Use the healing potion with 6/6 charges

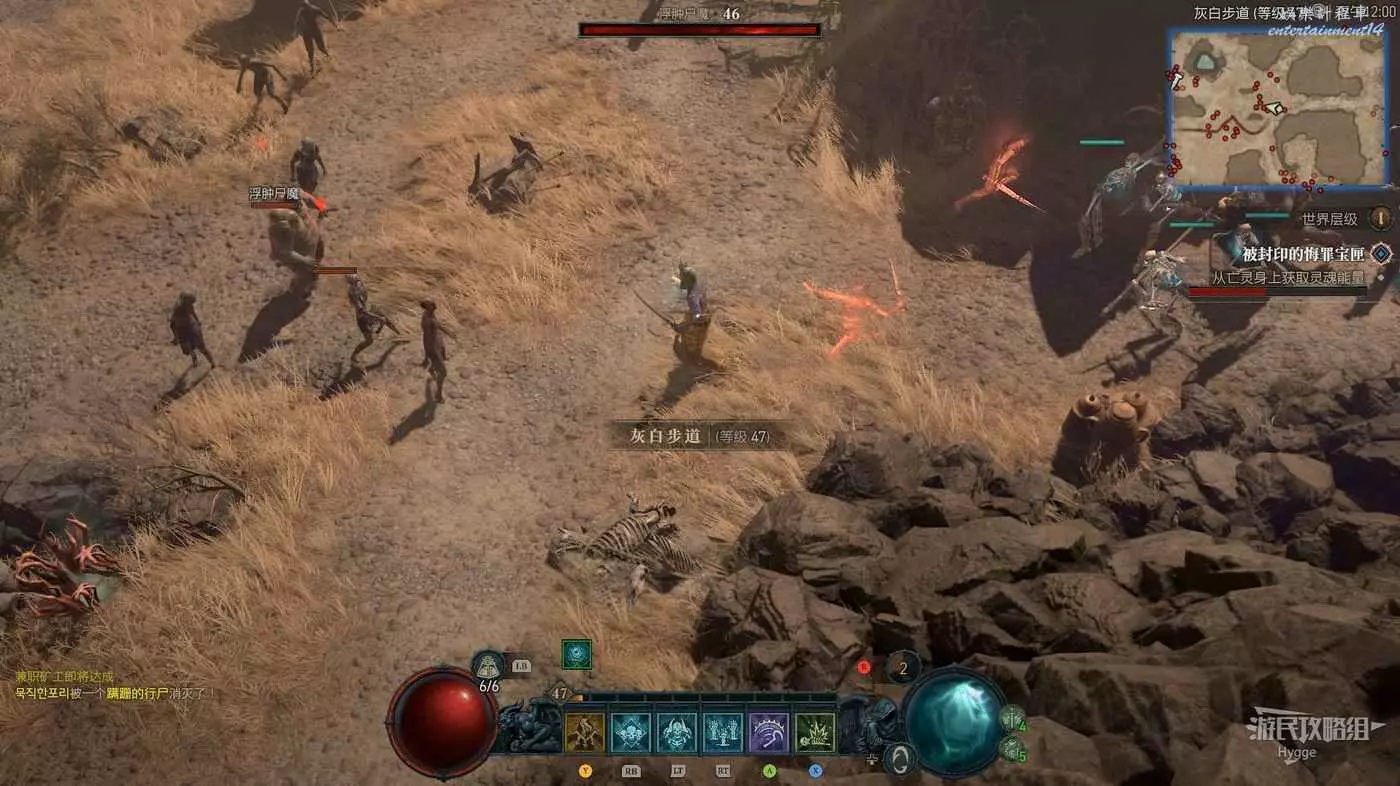click(x=489, y=666)
